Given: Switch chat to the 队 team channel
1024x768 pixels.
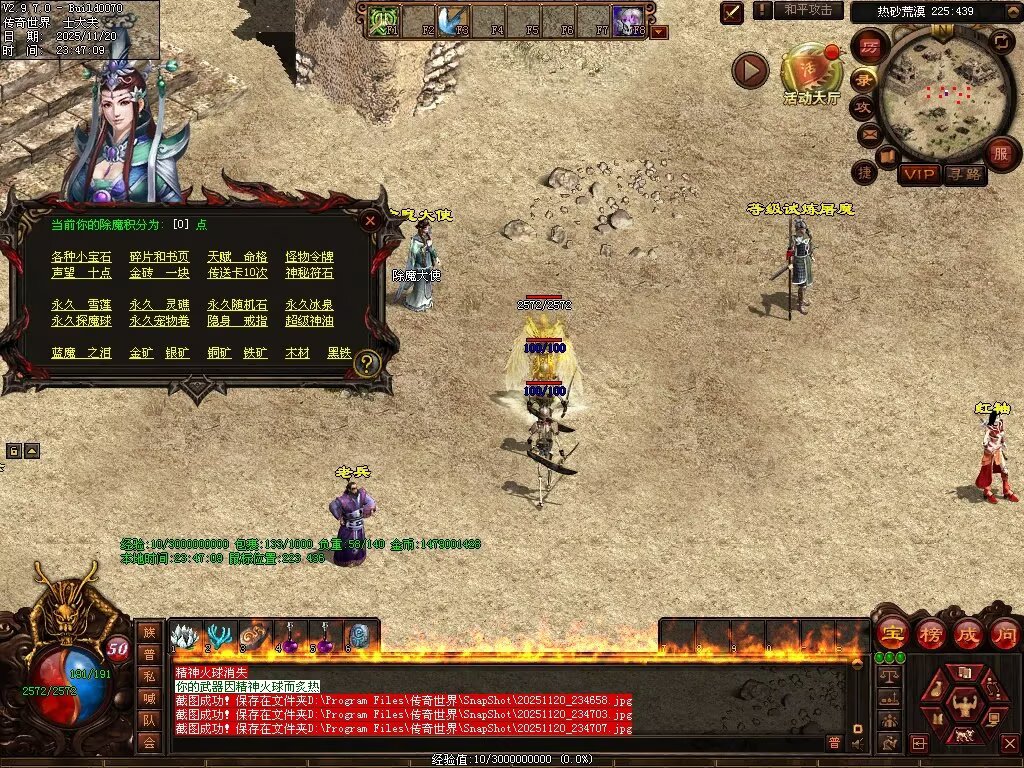Looking at the screenshot, I should [x=148, y=718].
